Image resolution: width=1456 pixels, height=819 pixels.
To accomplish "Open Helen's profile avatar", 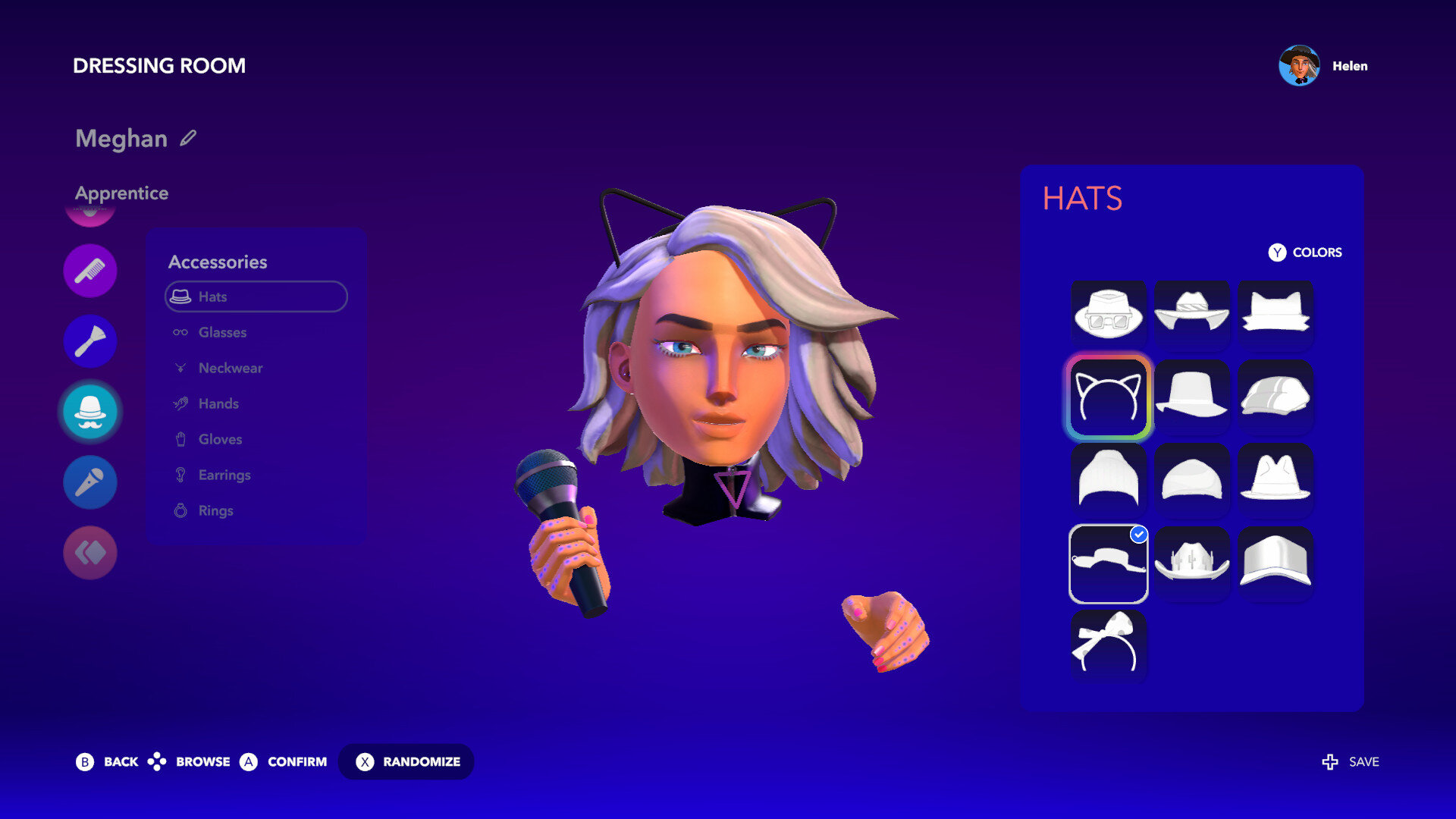I will [1298, 66].
